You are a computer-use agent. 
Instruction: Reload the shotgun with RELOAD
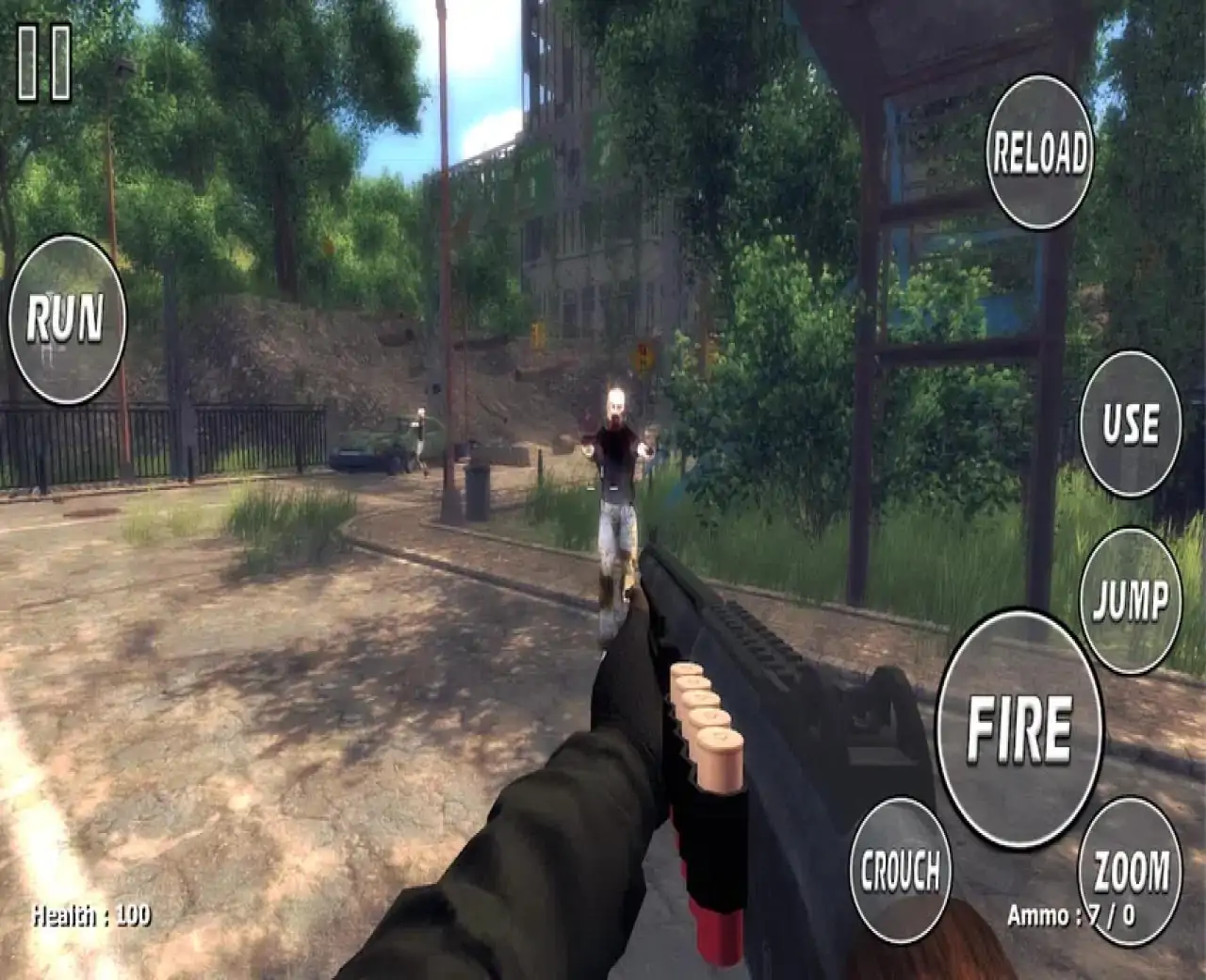(x=1039, y=152)
